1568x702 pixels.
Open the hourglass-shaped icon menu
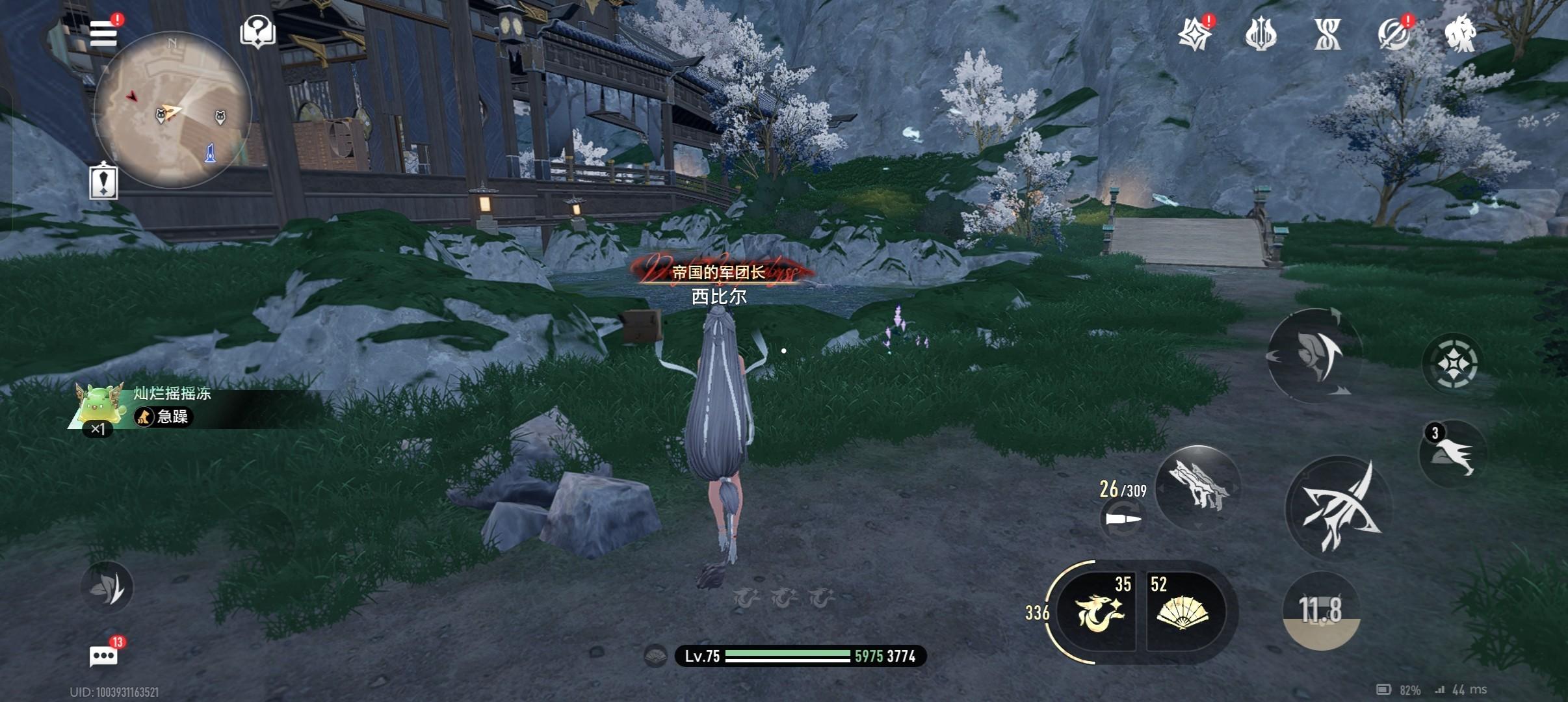tap(1327, 34)
